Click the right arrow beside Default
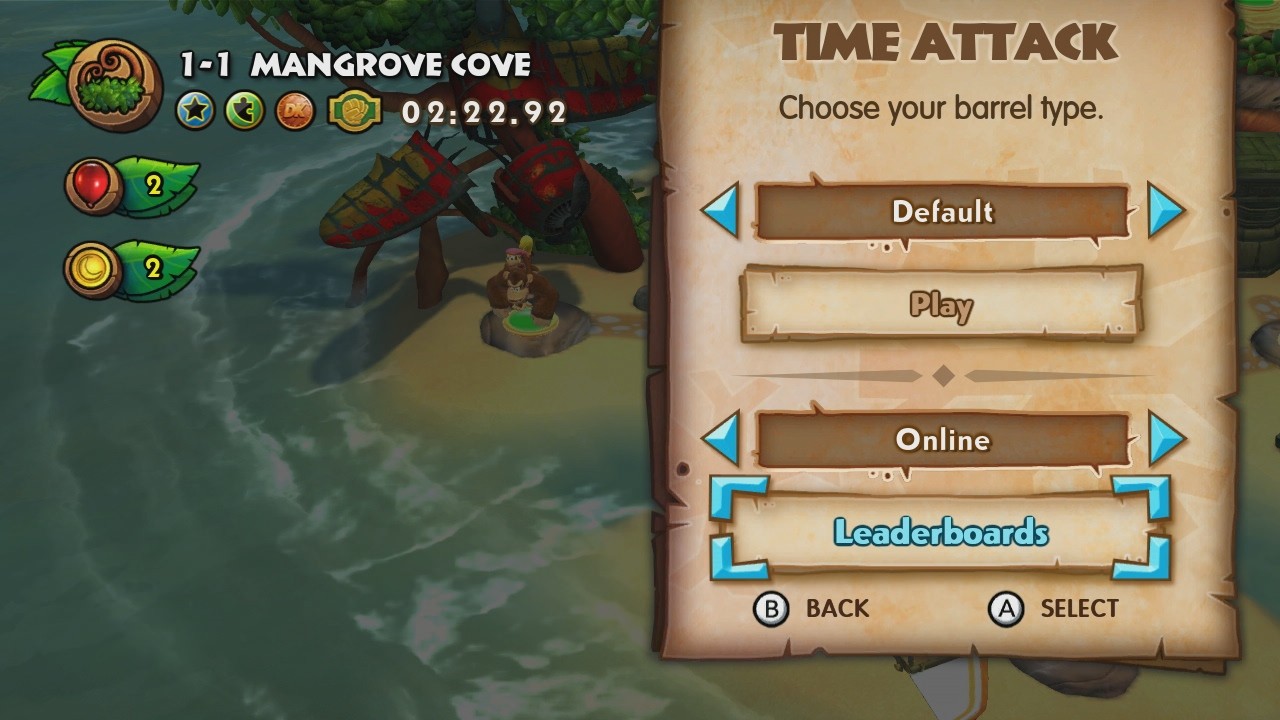This screenshot has height=720, width=1280. click(1167, 211)
